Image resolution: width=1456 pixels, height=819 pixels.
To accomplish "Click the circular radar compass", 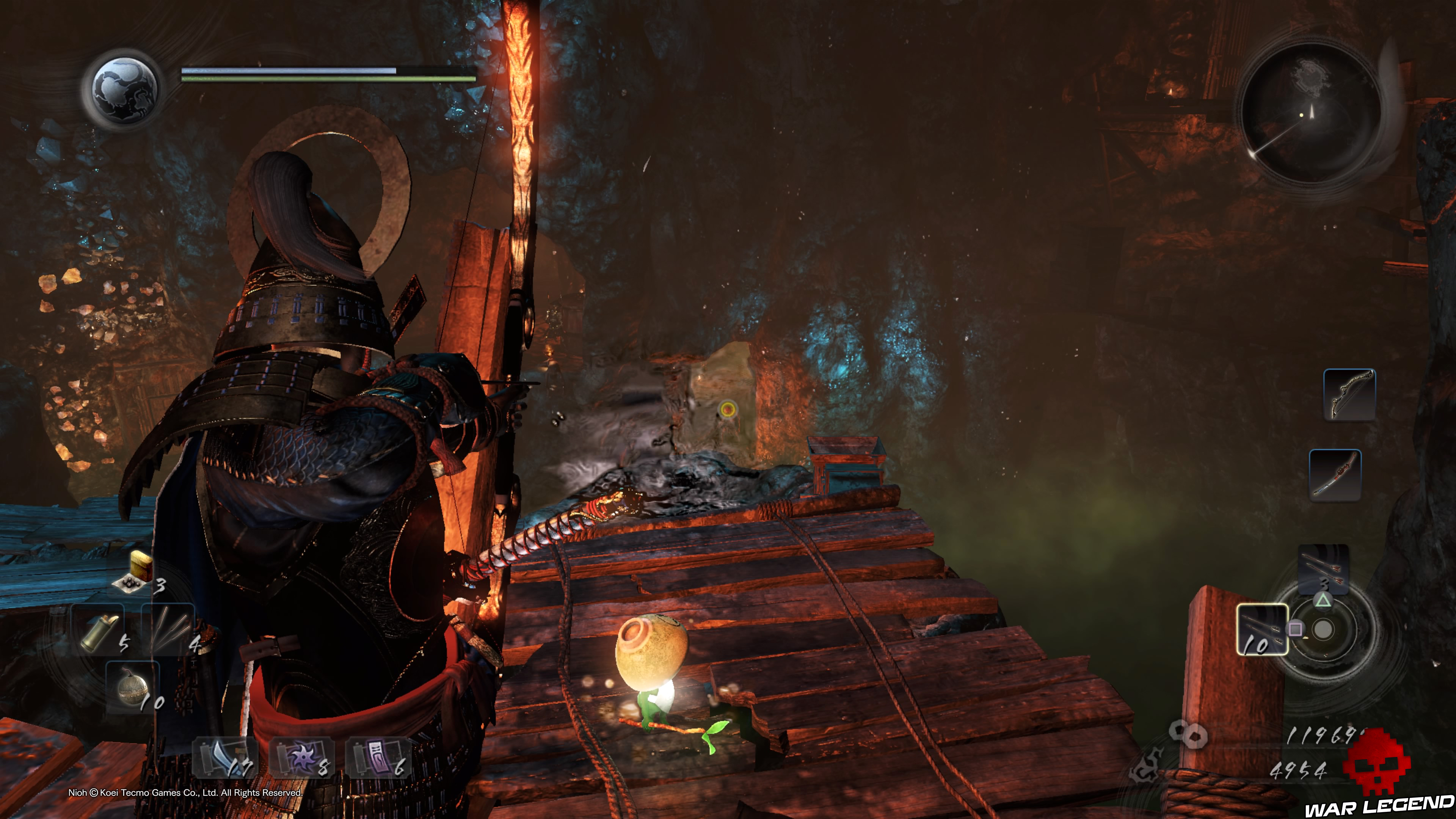I will [x=1311, y=113].
